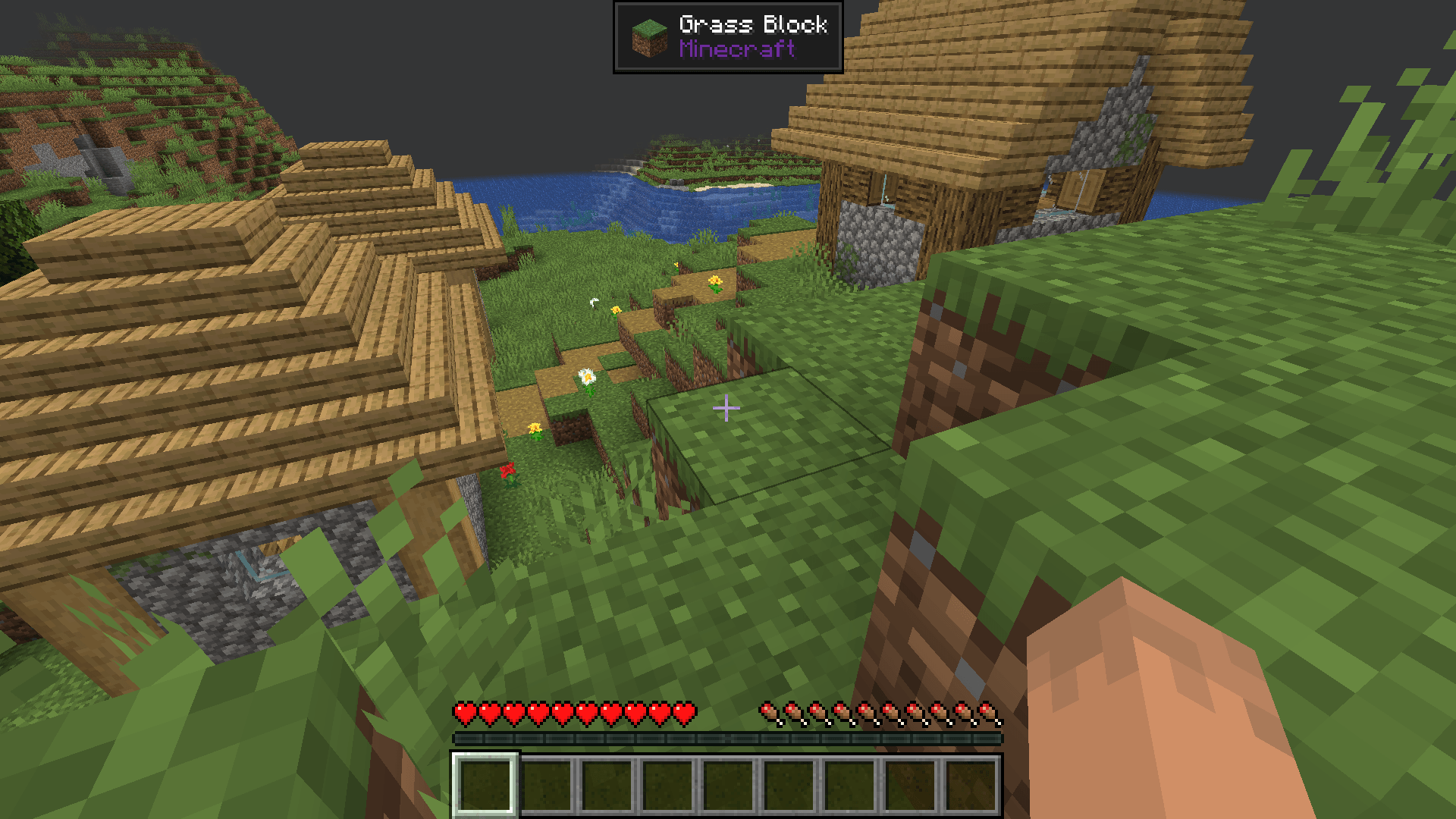Click the crosshair at screen center
Viewport: 1456px width, 819px height.
(x=726, y=409)
